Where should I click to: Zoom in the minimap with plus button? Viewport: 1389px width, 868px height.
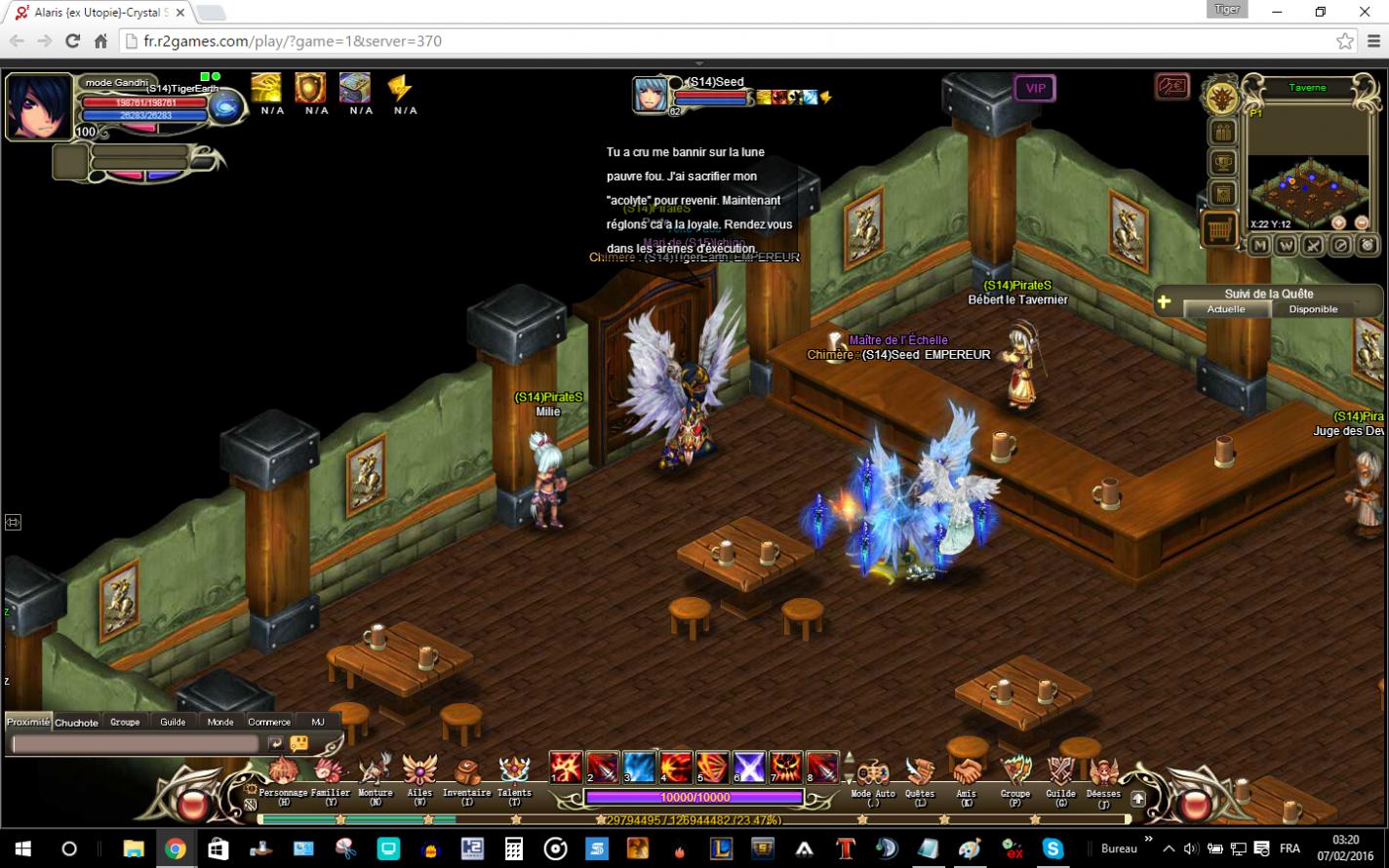(x=1339, y=223)
